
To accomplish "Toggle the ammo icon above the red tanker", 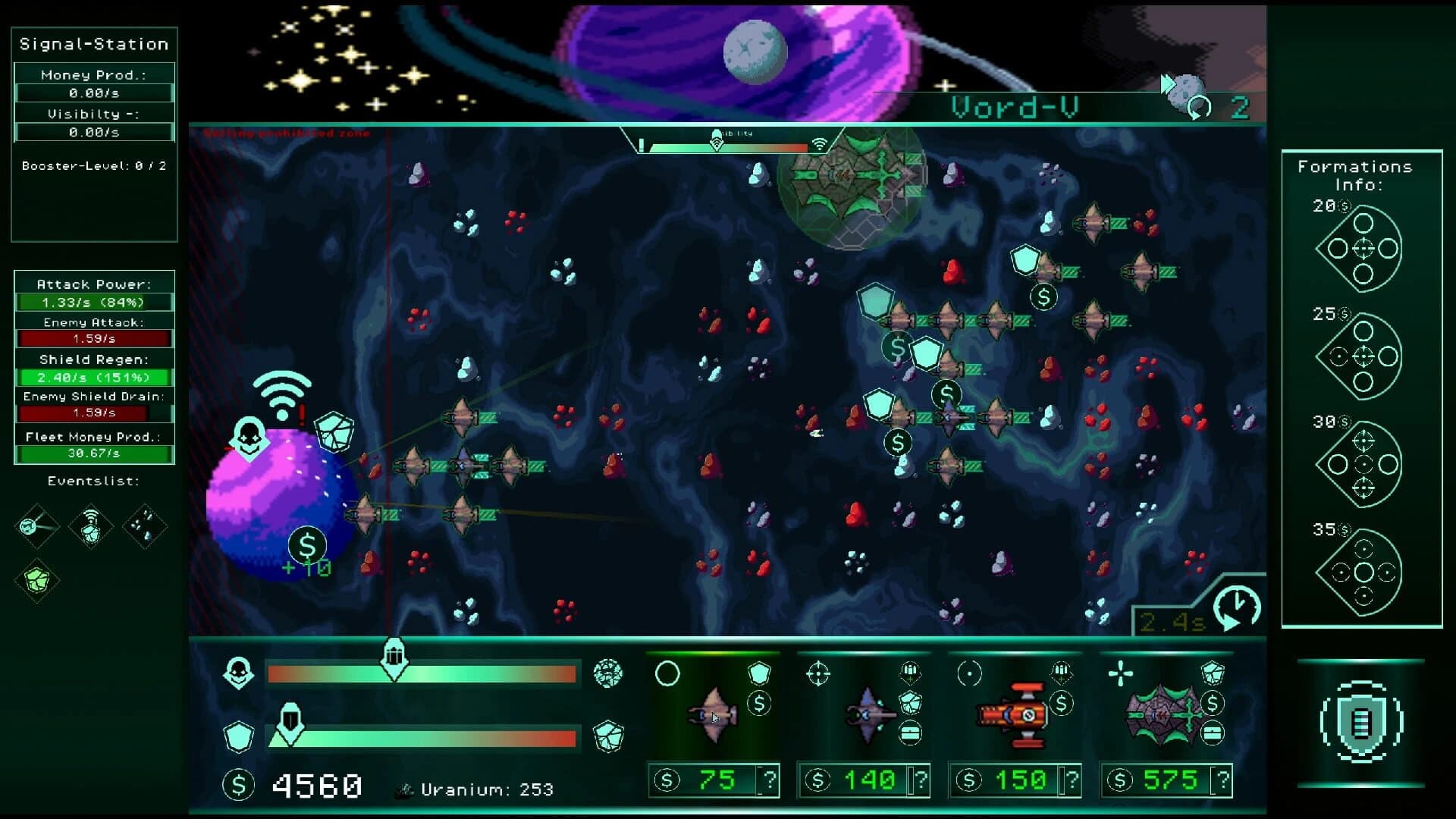I will [x=1062, y=672].
